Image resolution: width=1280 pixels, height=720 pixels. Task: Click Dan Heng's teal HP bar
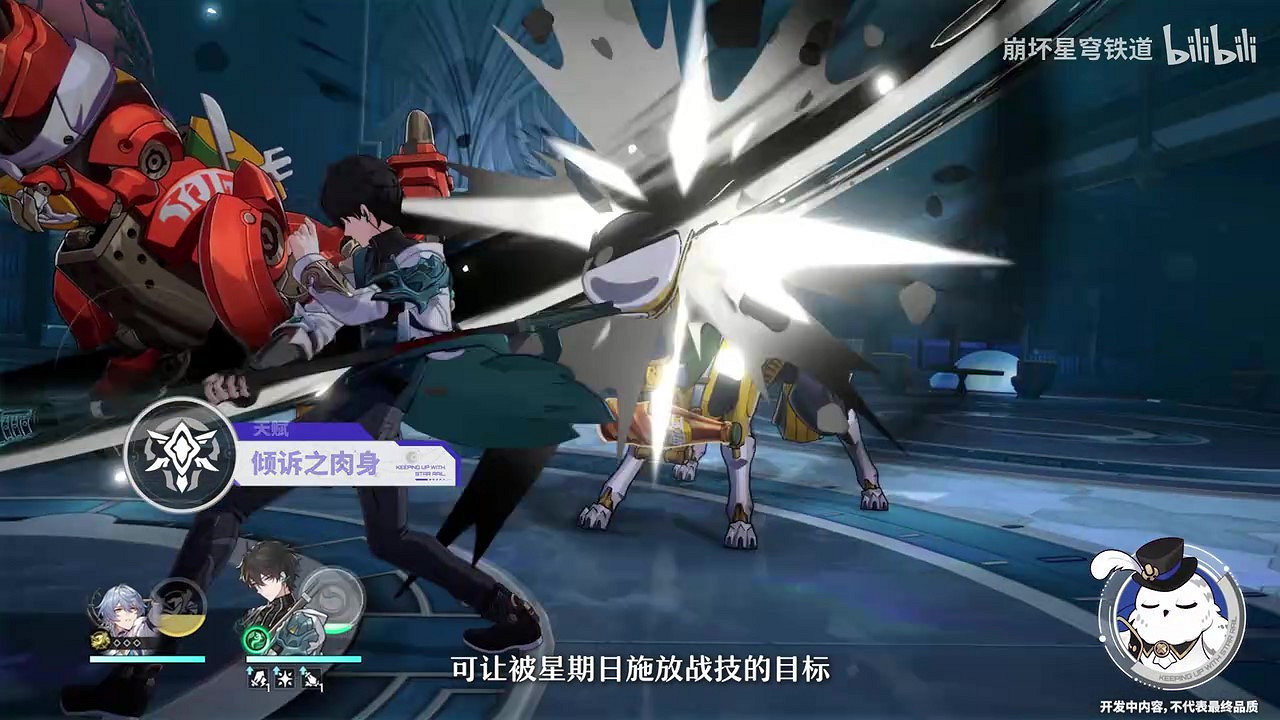(x=305, y=659)
